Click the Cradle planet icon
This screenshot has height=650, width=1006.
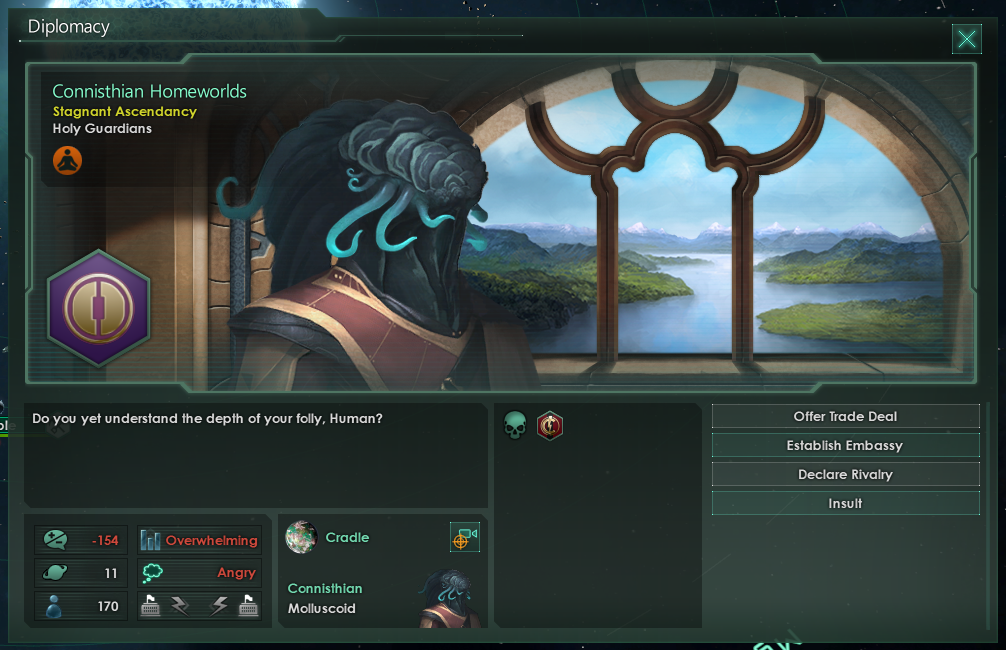[301, 538]
